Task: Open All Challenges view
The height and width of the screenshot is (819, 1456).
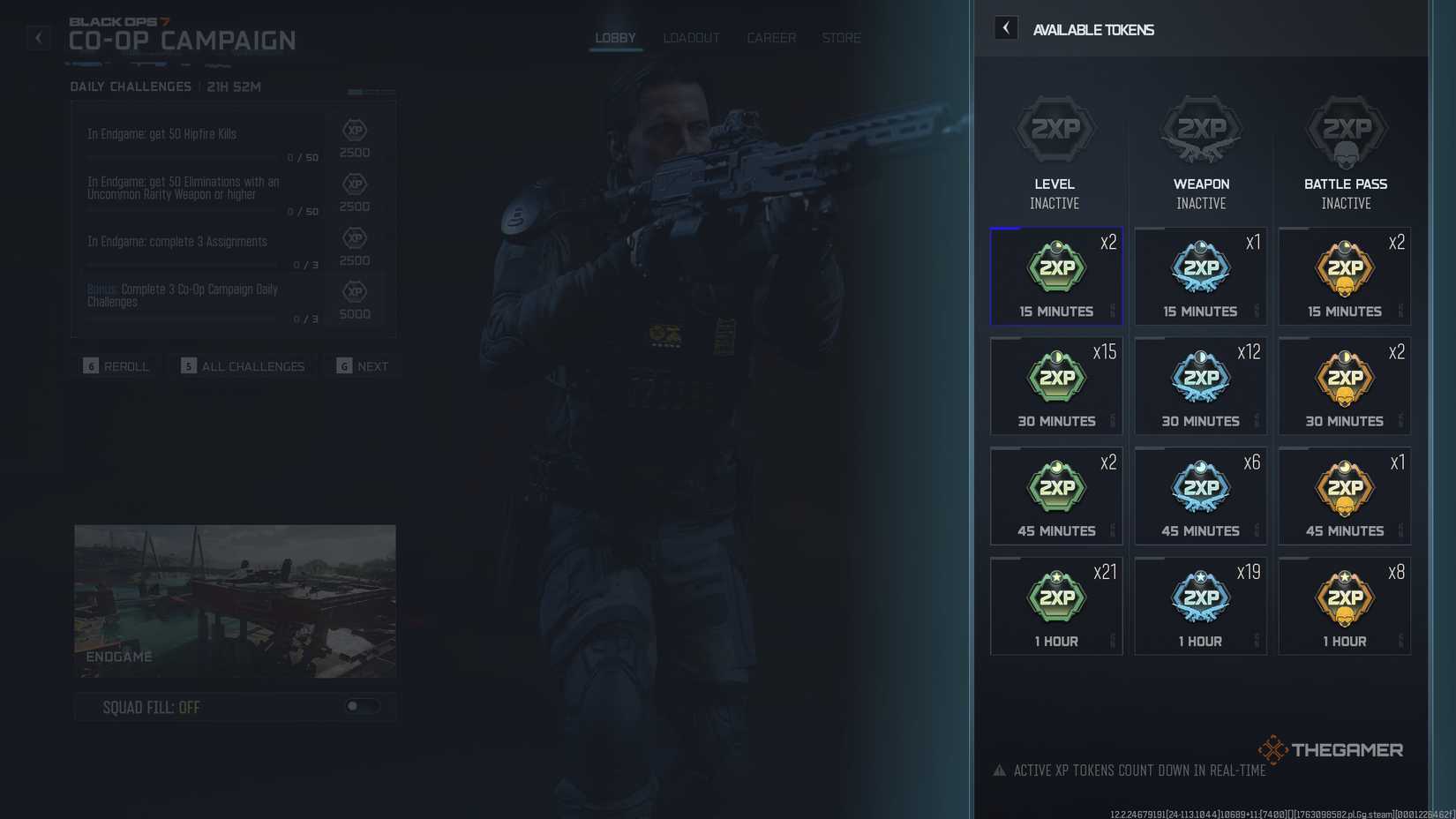Action: pos(242,365)
